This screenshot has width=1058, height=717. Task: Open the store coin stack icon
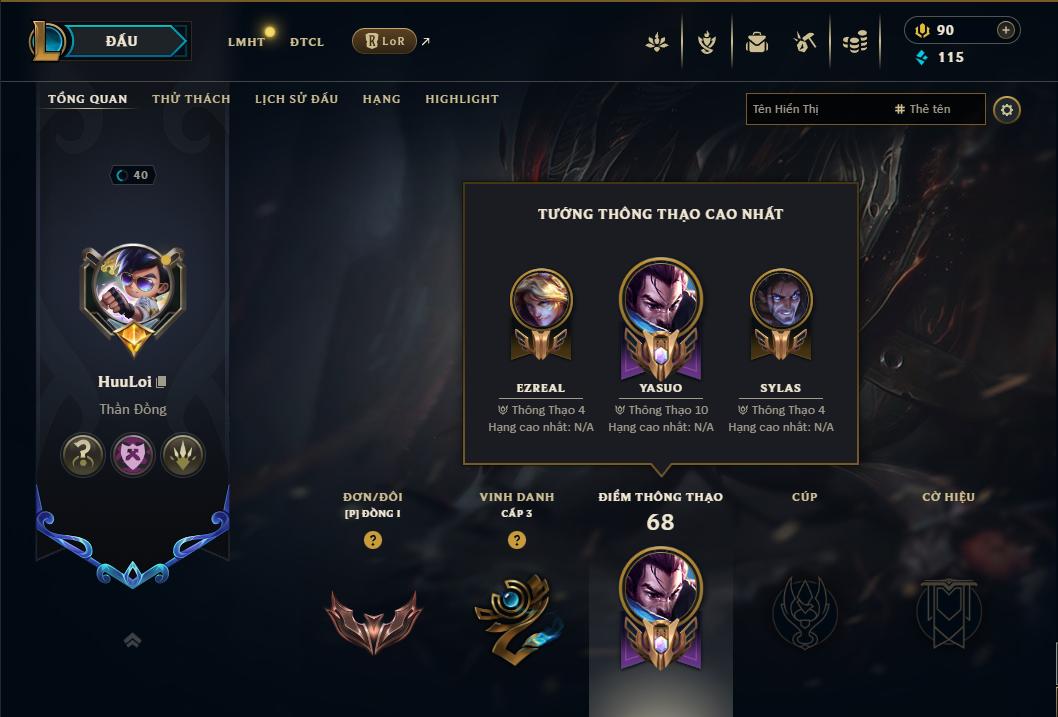(854, 42)
